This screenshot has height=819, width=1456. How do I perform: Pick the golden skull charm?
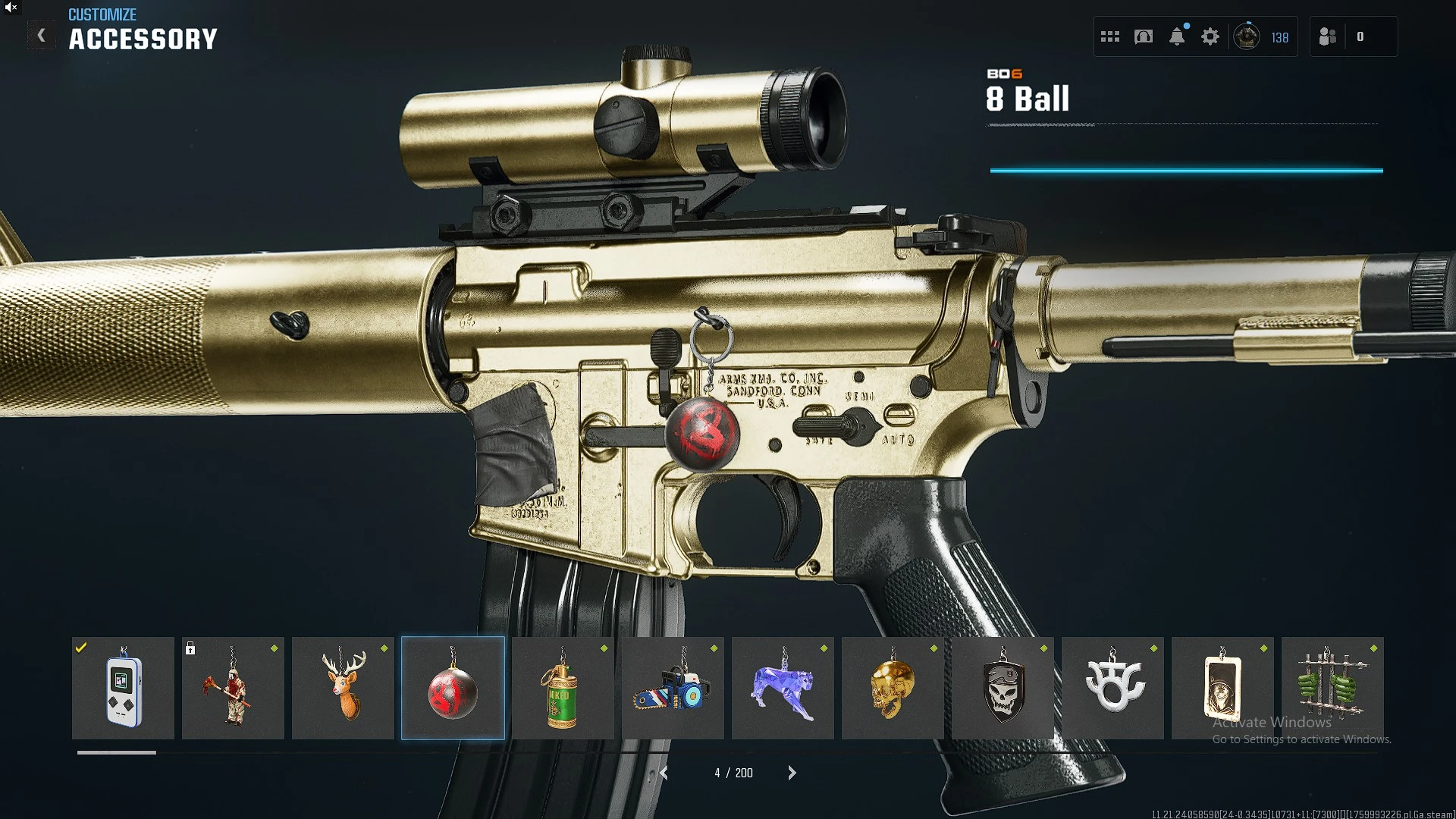pos(893,688)
